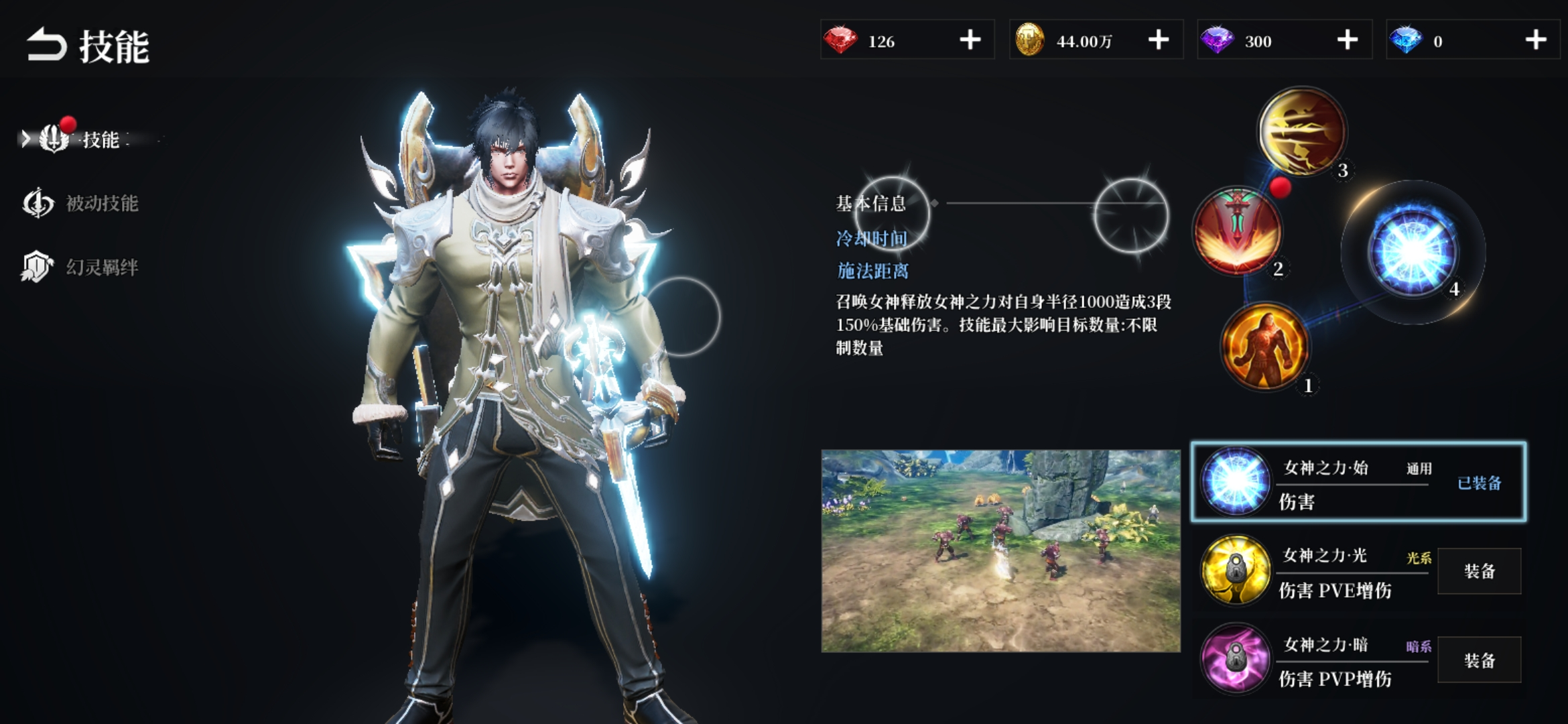Viewport: 1568px width, 724px height.
Task: Equip the 女神之力·光 skill
Action: [1479, 571]
